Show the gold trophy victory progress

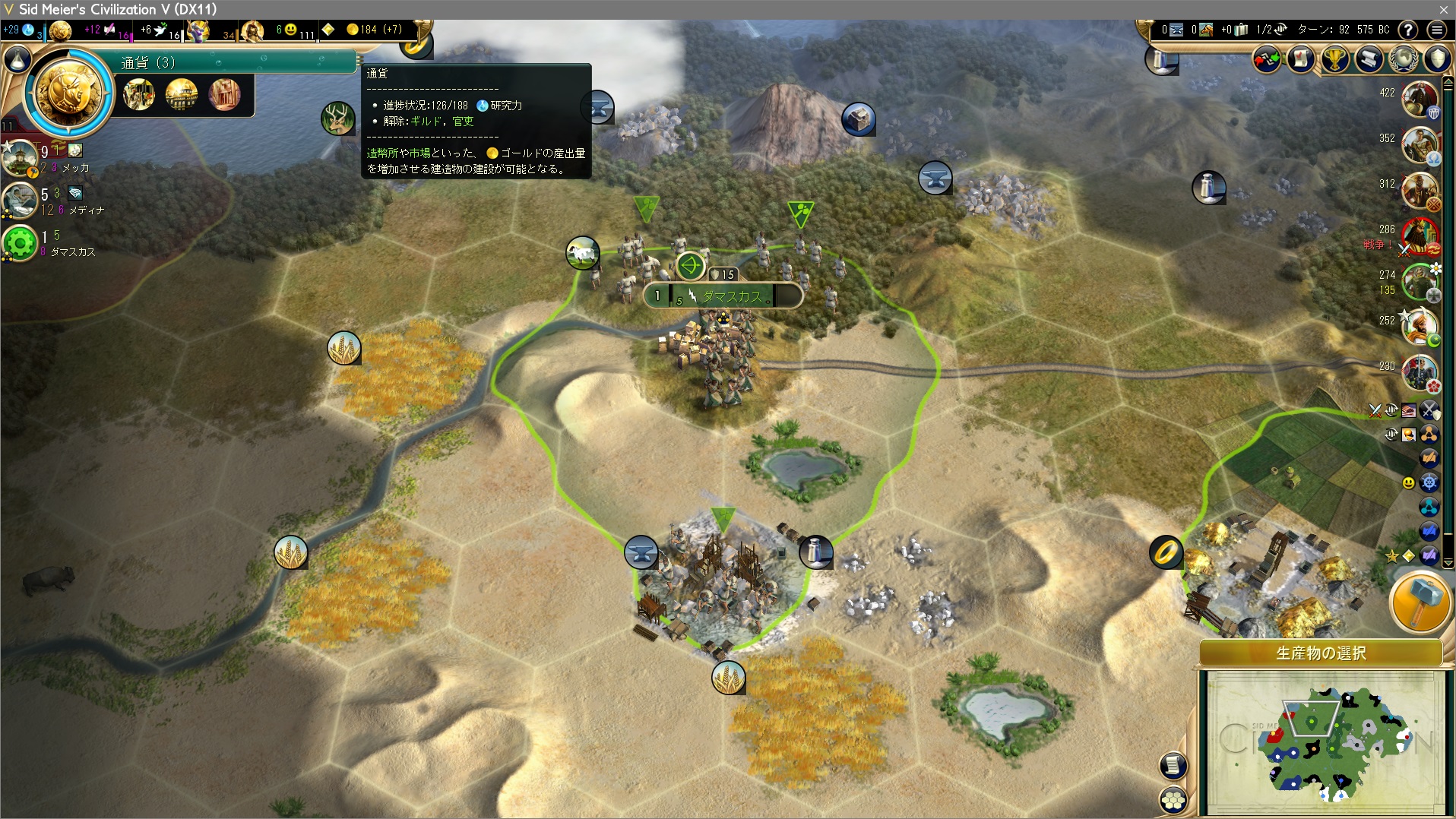pyautogui.click(x=1335, y=58)
